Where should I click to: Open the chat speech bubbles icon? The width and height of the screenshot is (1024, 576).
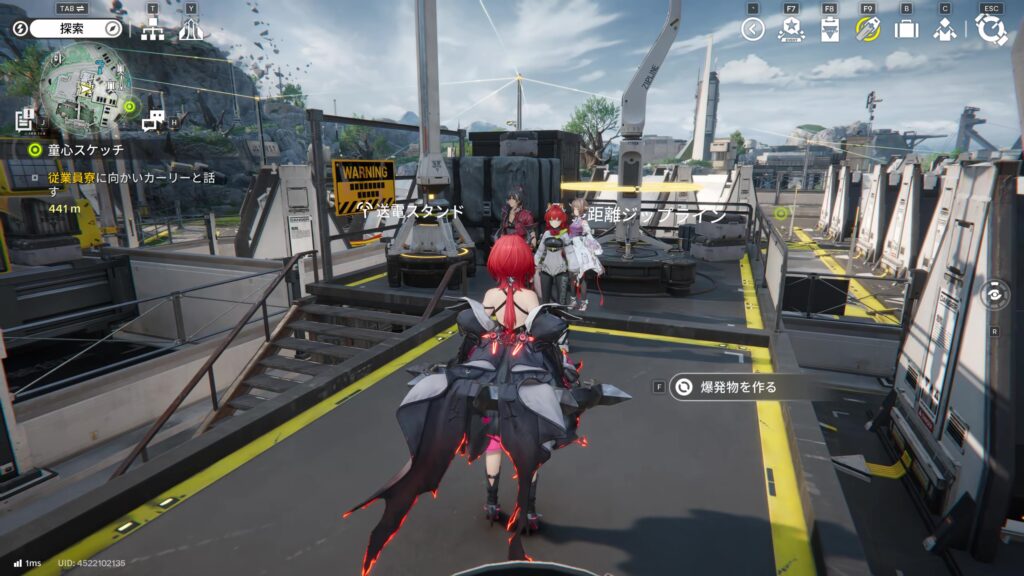[153, 122]
